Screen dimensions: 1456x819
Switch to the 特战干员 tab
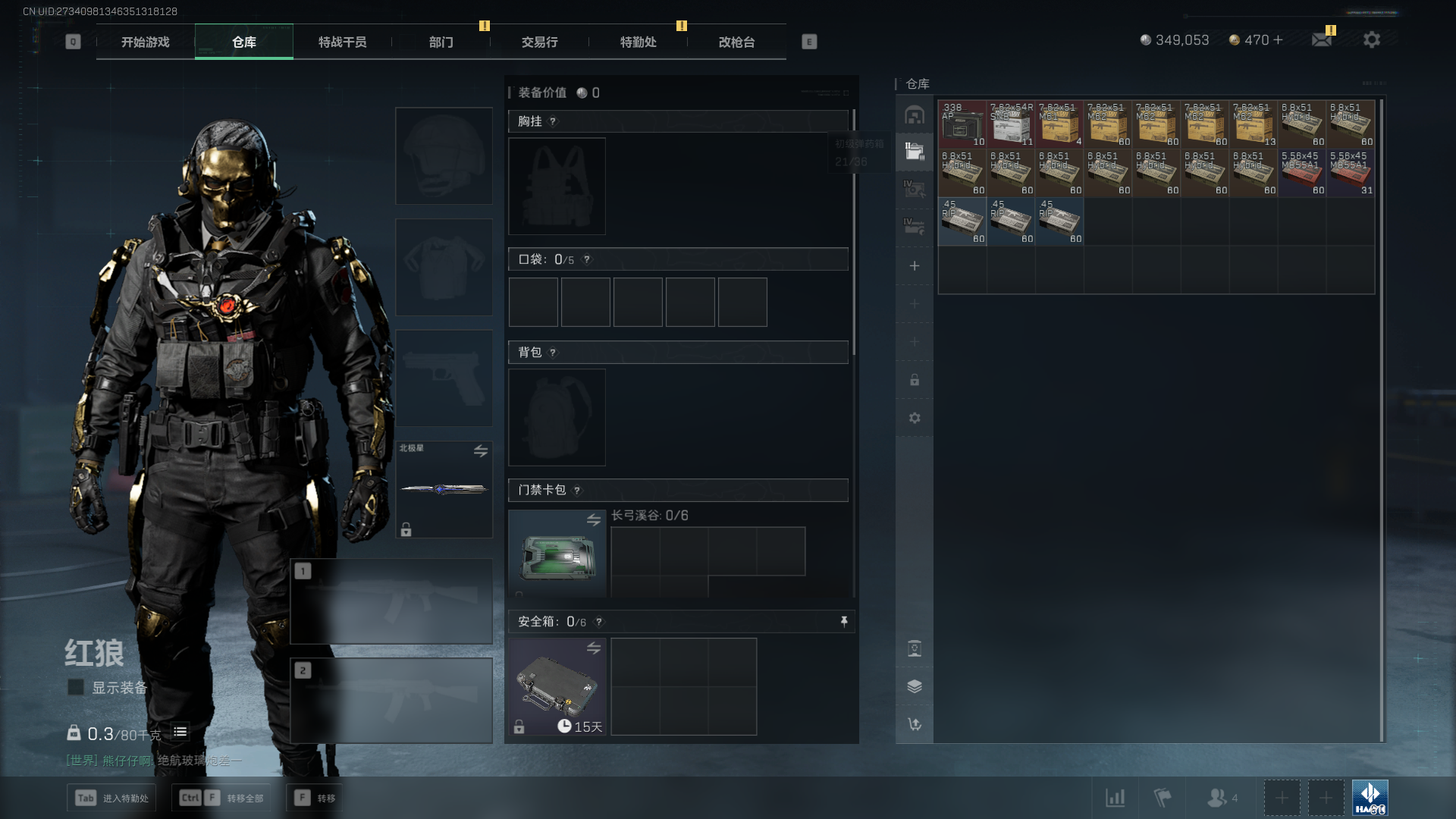342,42
